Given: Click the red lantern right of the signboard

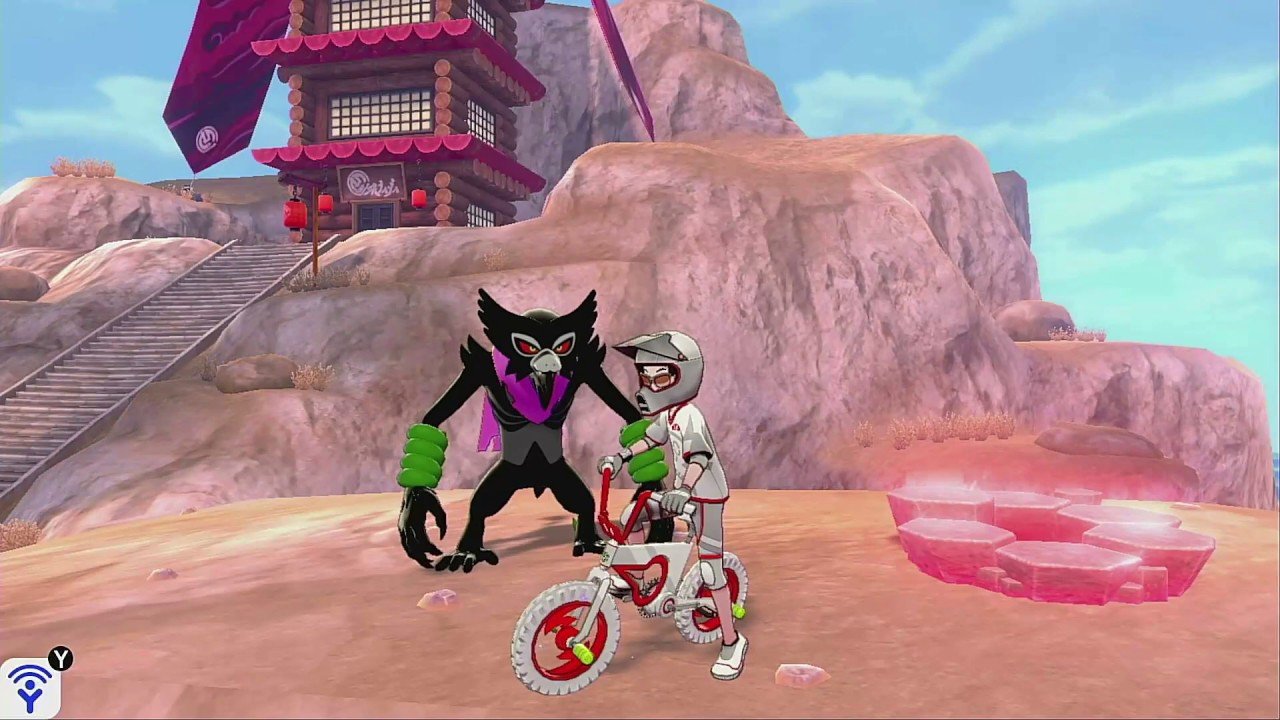Looking at the screenshot, I should [x=417, y=199].
